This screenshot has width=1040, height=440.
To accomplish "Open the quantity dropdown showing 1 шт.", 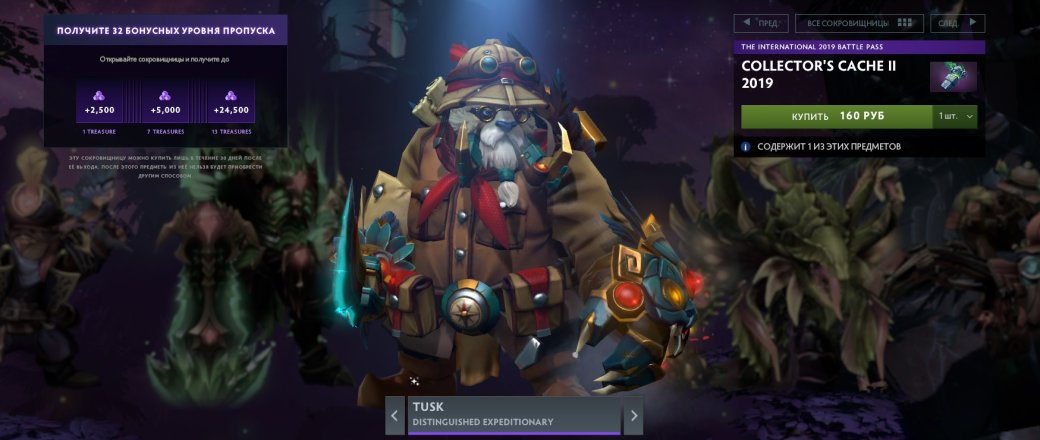I will pos(954,116).
